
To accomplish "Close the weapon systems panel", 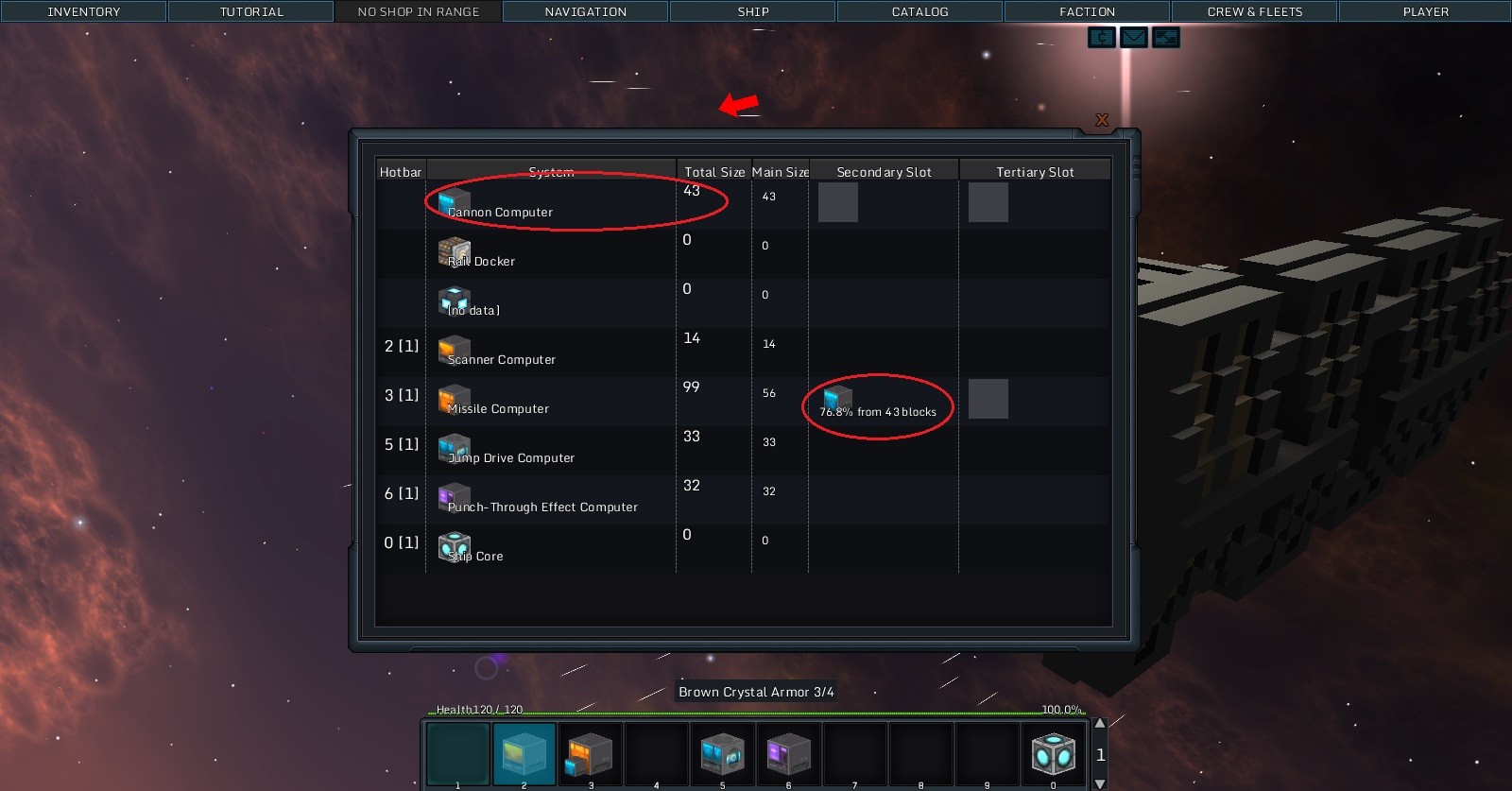I will [1102, 120].
